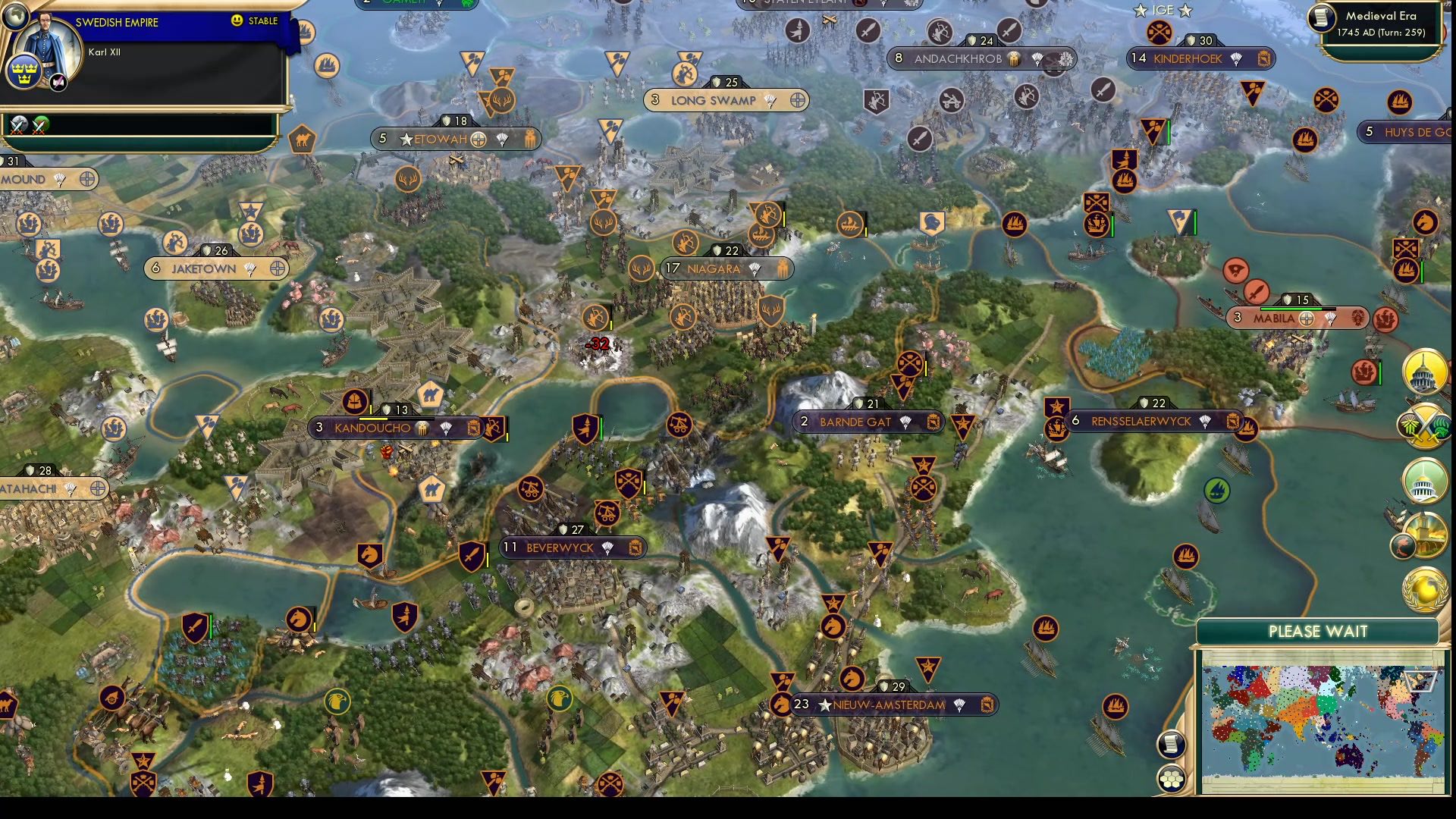This screenshot has width=1456, height=819.
Task: Select the Swedish three-crowns flag emblem
Action: click(24, 71)
